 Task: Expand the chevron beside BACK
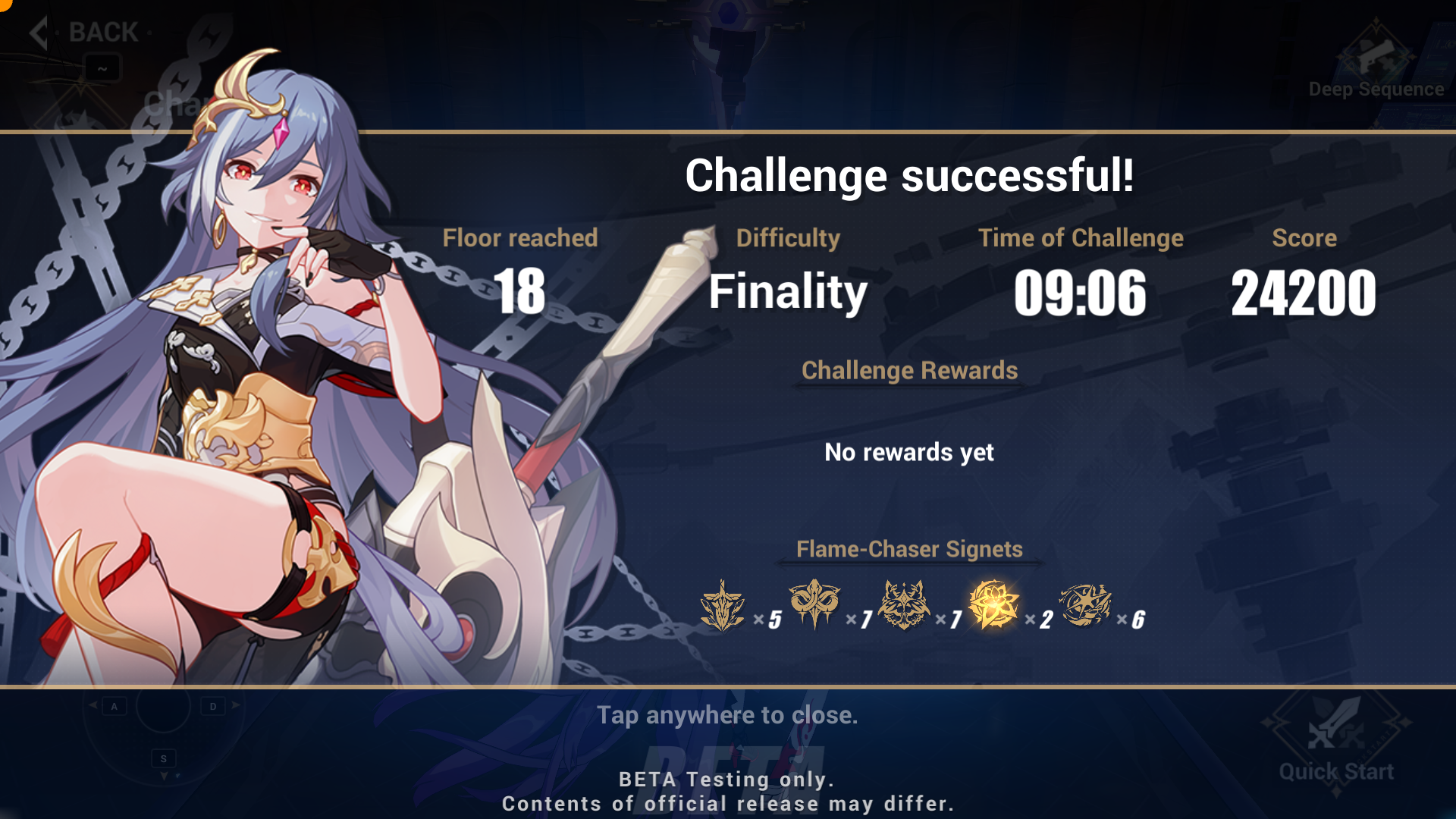39,32
